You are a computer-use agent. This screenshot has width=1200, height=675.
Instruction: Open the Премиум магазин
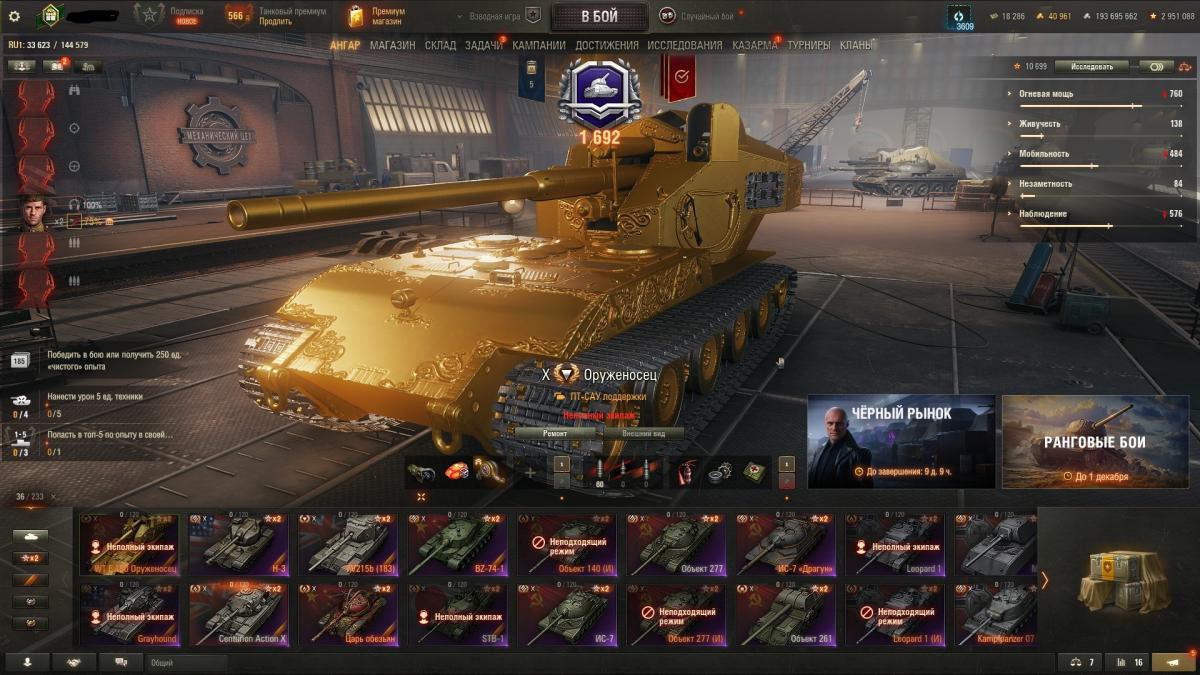[376, 16]
